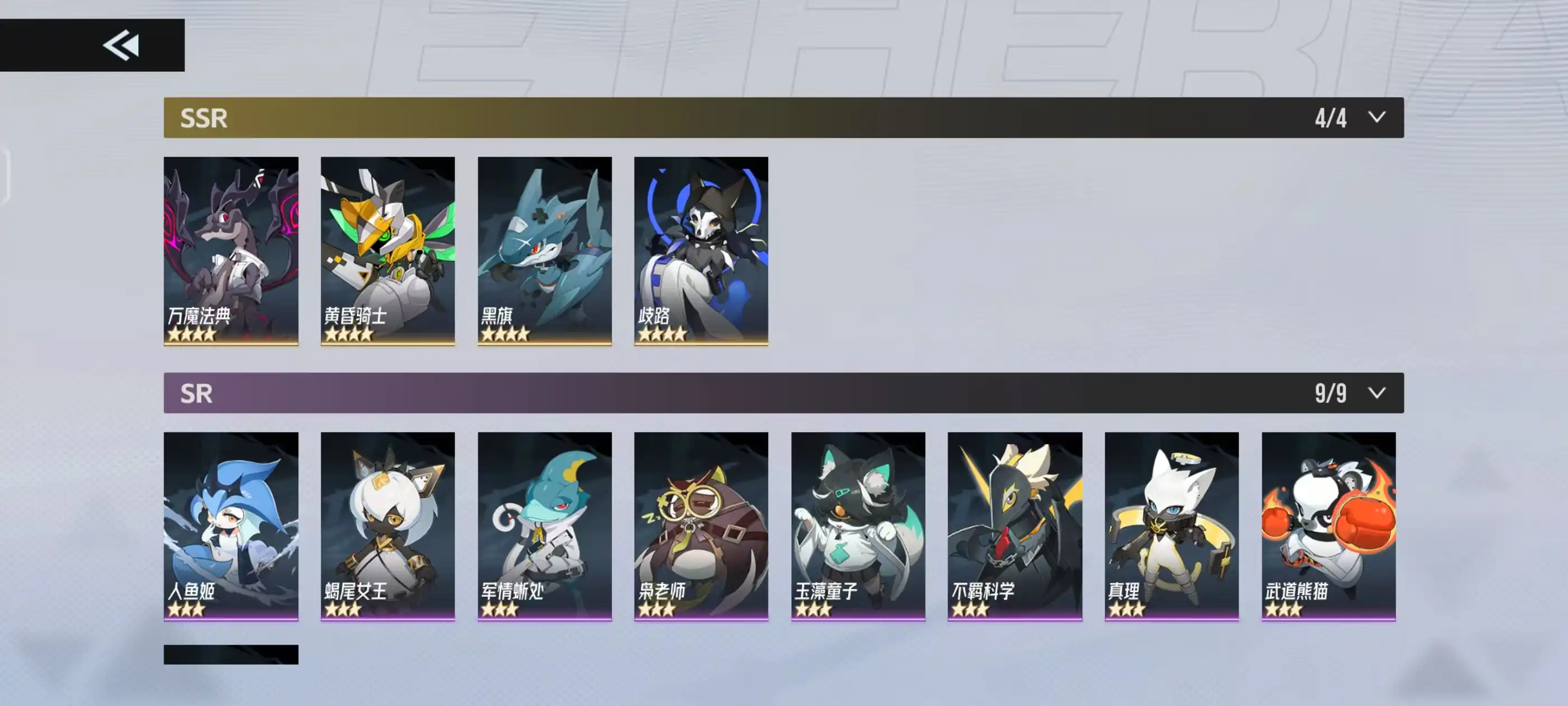This screenshot has width=1568, height=706.
Task: Pick the 歧路 skull-masked card
Action: pyautogui.click(x=701, y=250)
